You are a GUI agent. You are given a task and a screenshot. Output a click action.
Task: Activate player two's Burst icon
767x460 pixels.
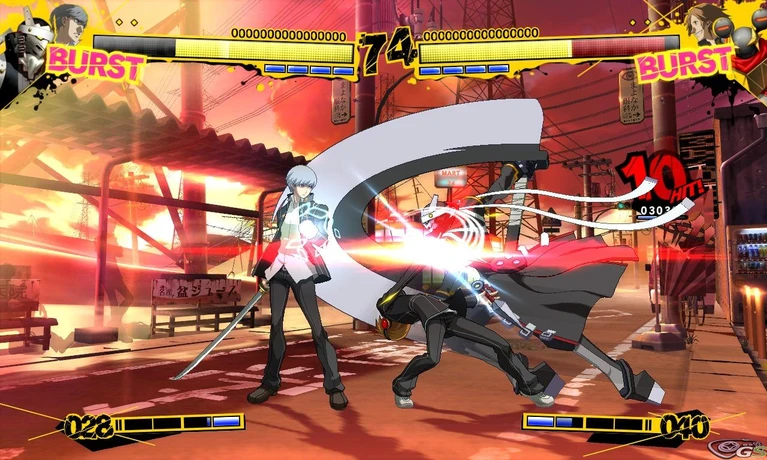685,64
